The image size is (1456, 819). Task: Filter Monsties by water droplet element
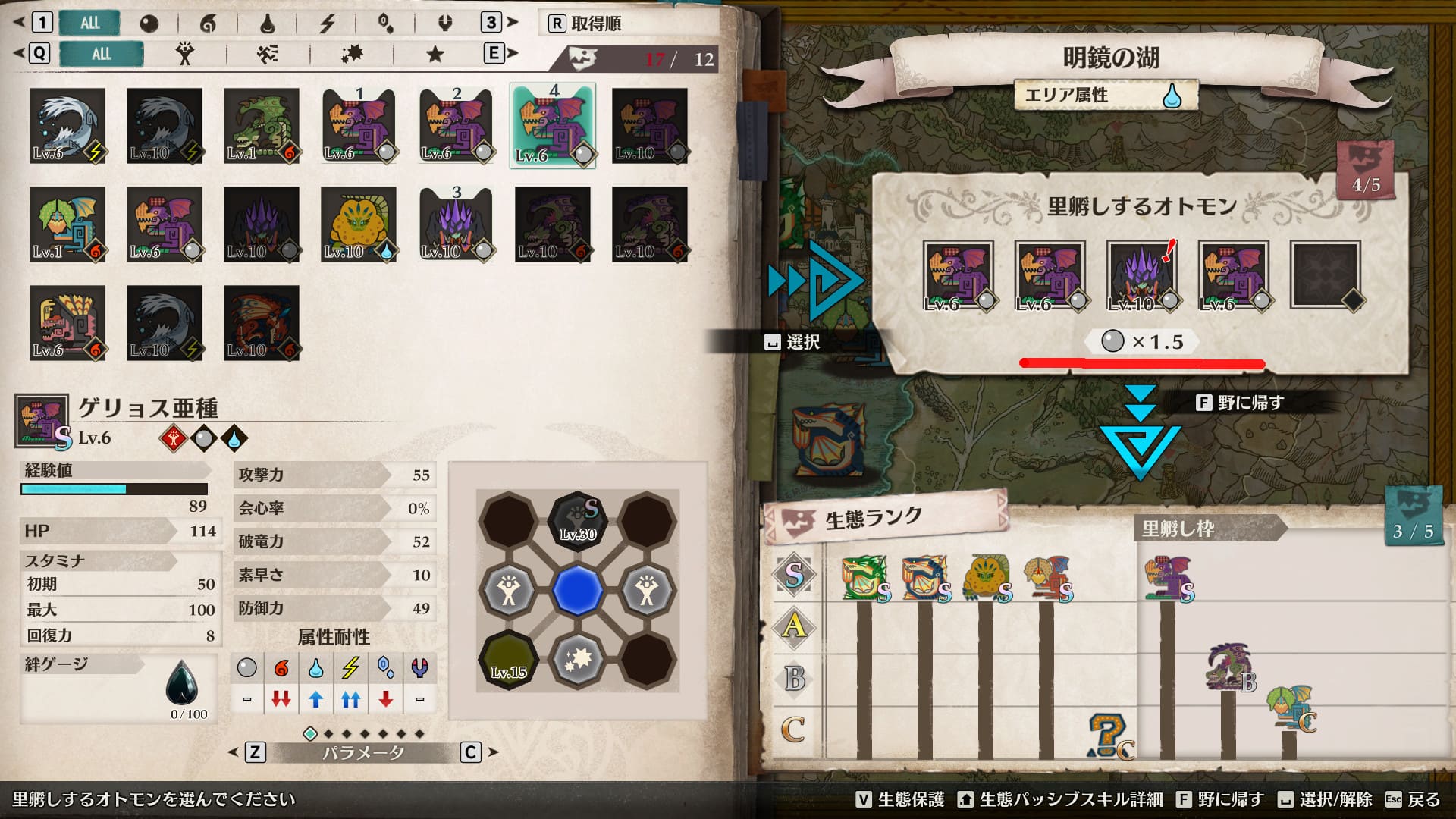[x=267, y=24]
